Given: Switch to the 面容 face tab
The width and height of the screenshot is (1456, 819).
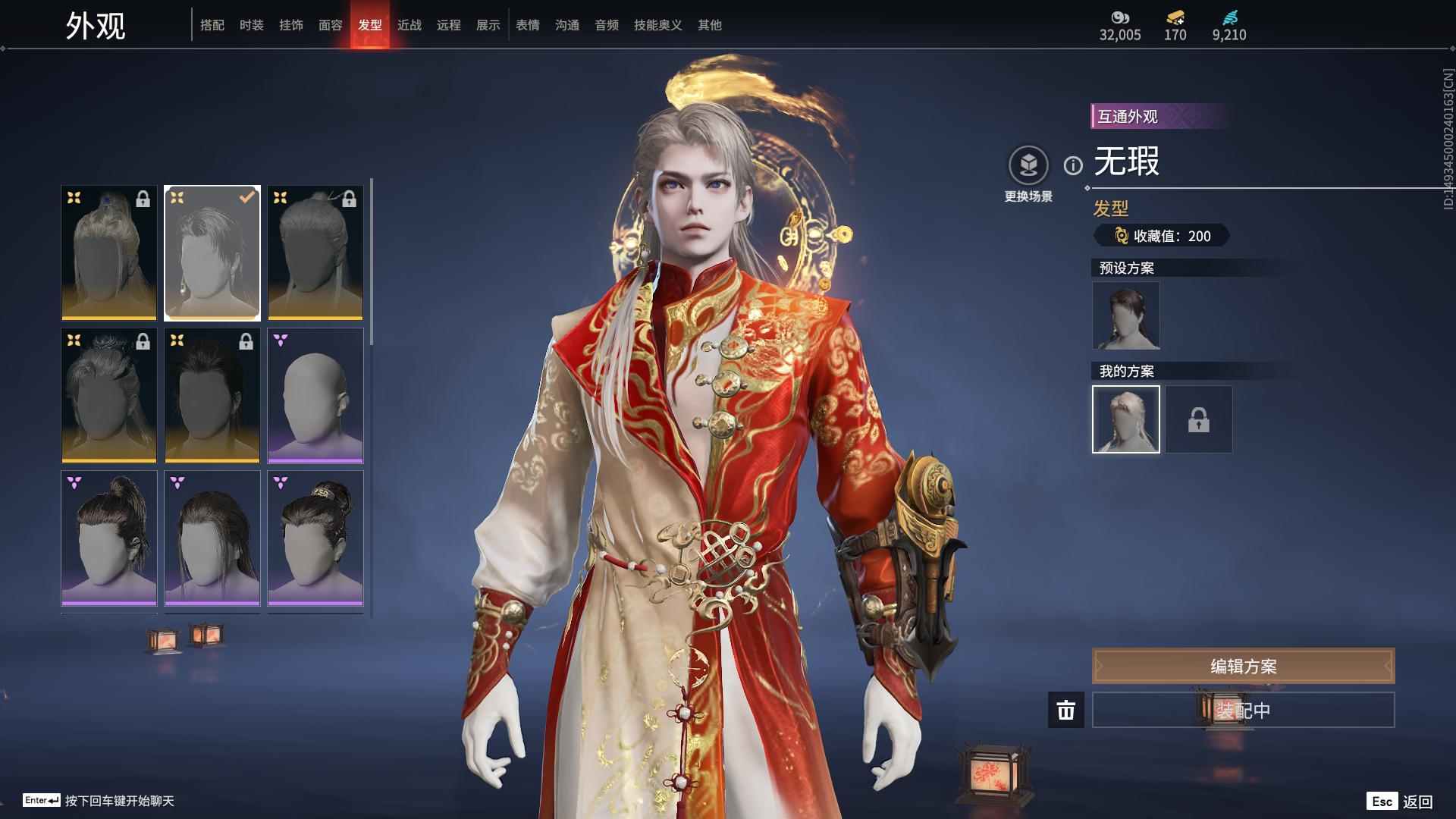Looking at the screenshot, I should [332, 24].
